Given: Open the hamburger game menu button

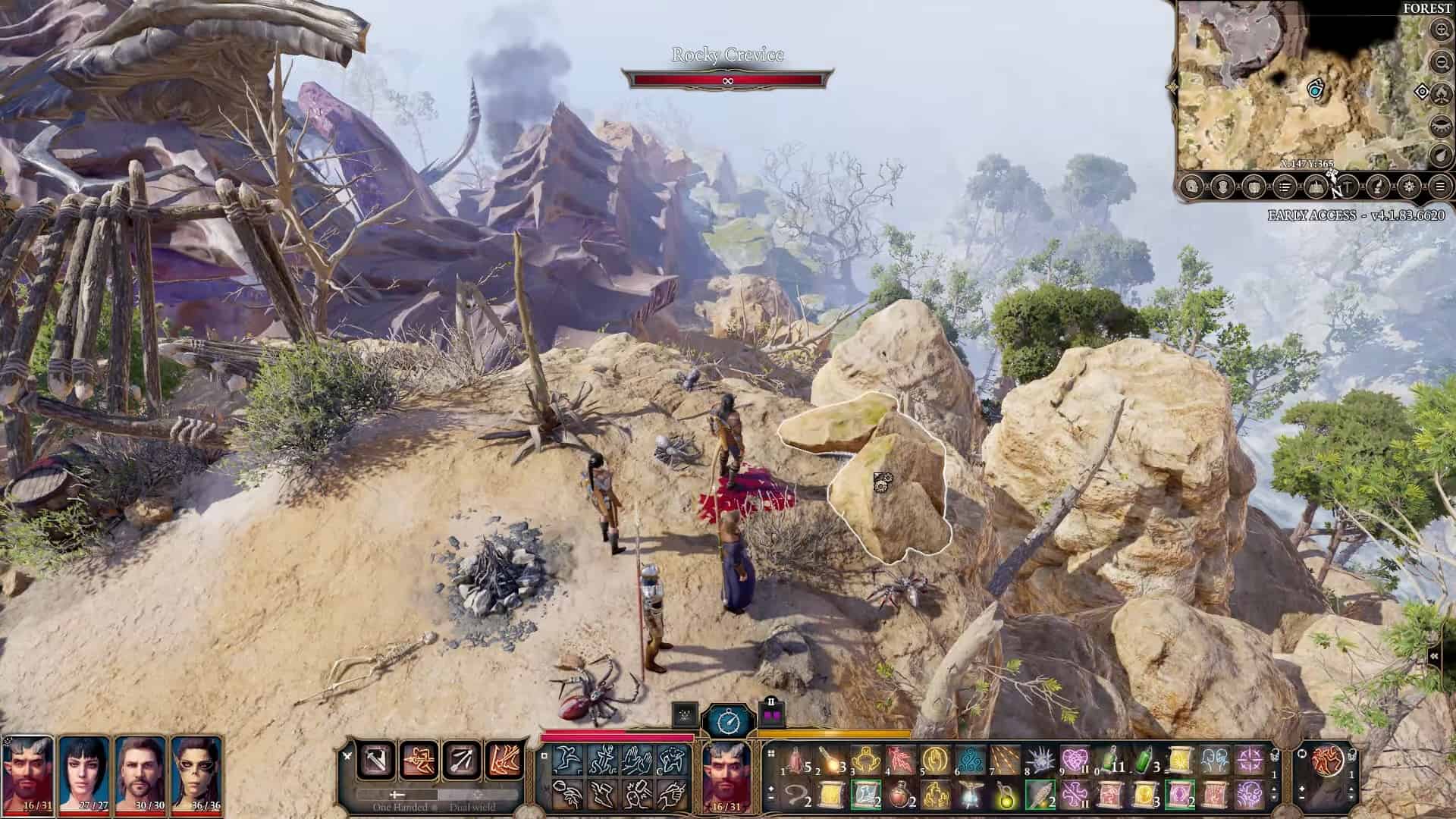Looking at the screenshot, I should (x=1439, y=186).
